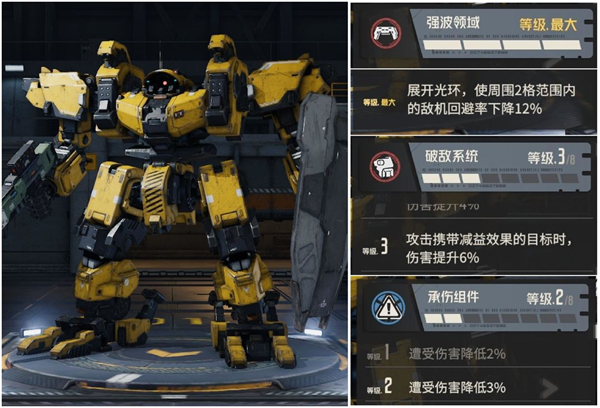The width and height of the screenshot is (600, 408).
Task: Select the 破敌系统 skill icon
Action: (381, 165)
